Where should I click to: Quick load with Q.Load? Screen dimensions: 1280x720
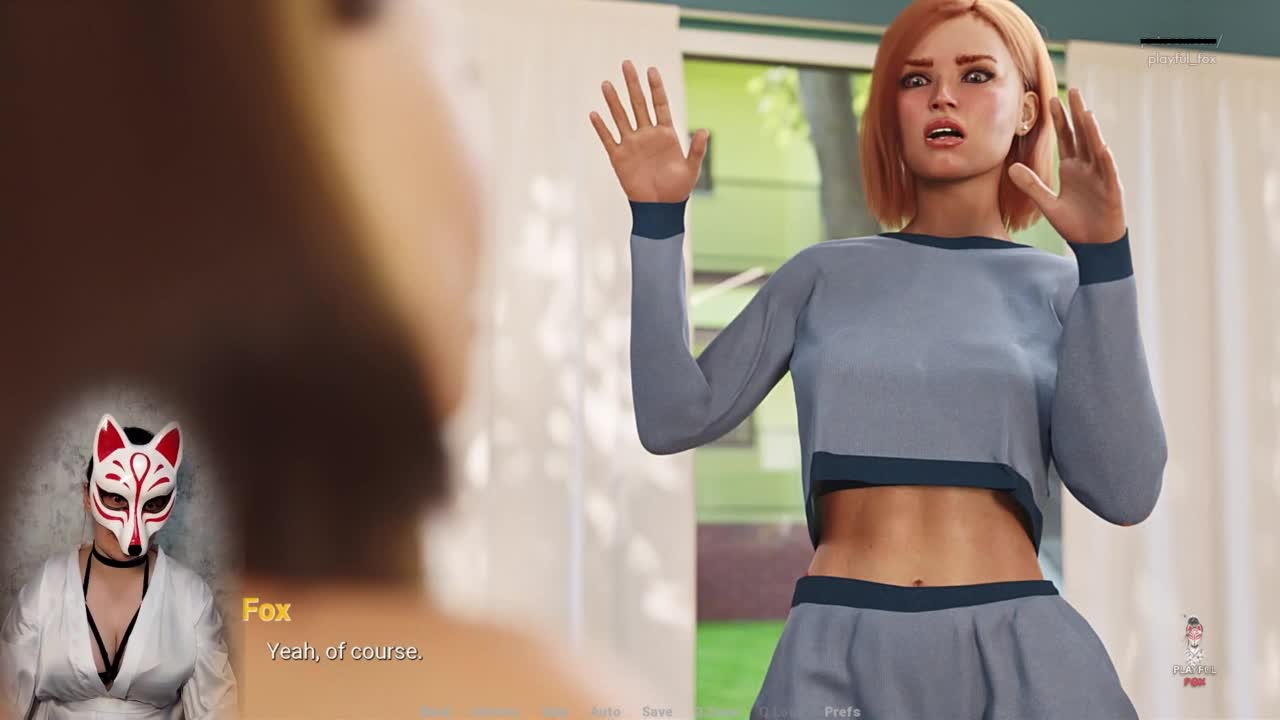(779, 712)
